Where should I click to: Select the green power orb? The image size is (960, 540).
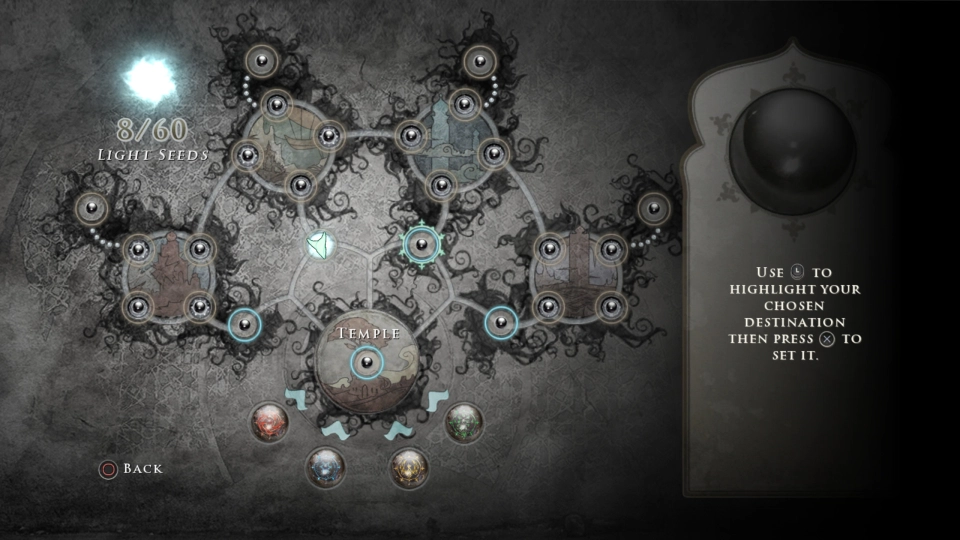[463, 421]
